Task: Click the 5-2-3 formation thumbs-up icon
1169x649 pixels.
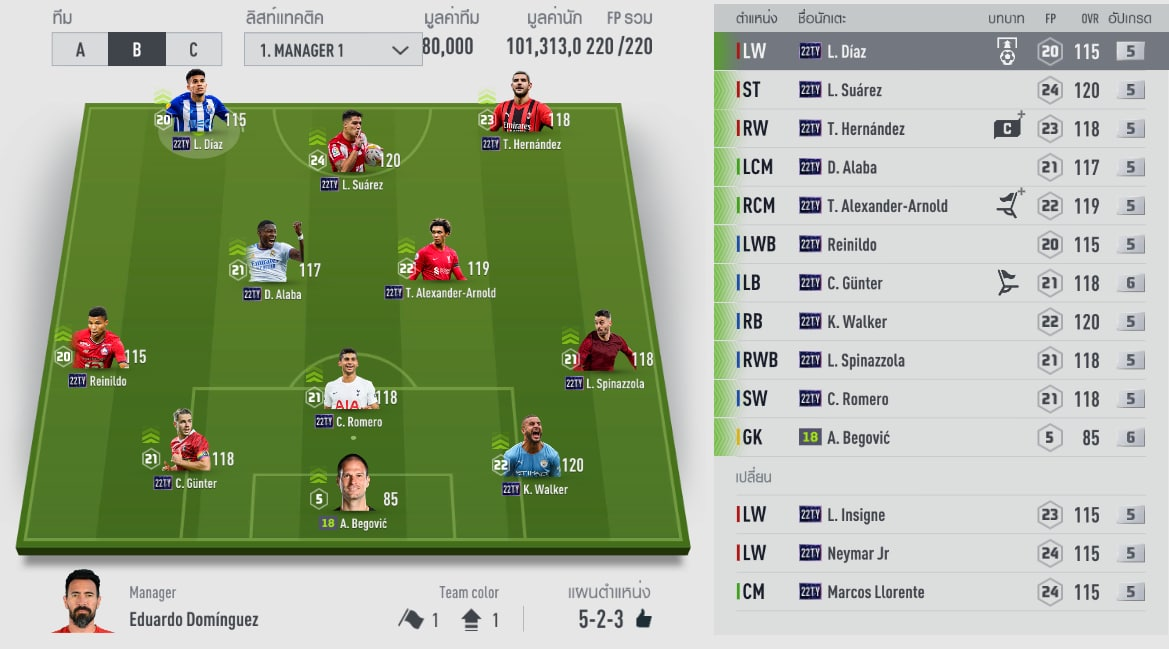Action: tap(643, 620)
